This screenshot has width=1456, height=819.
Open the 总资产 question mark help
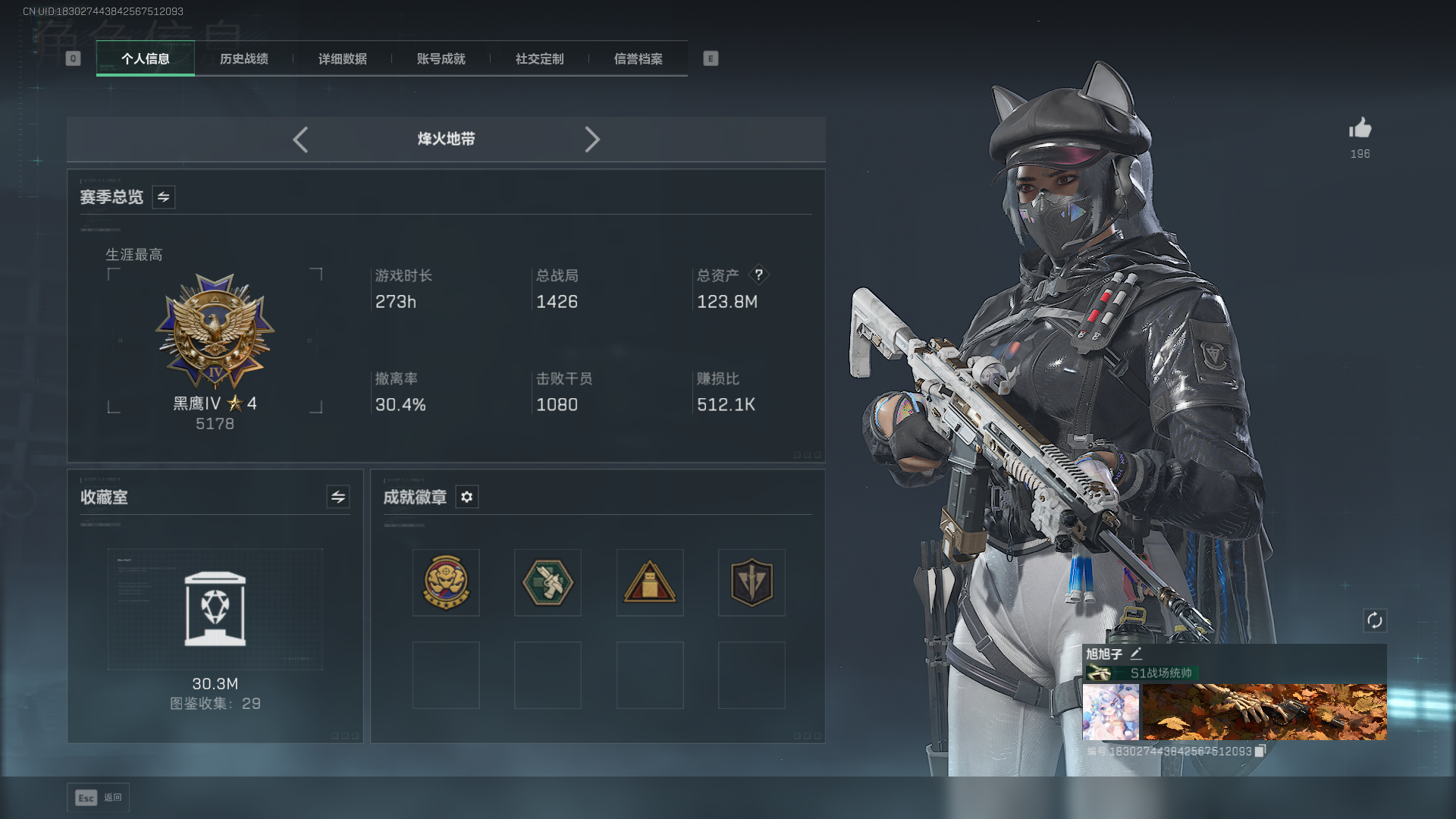pyautogui.click(x=758, y=275)
